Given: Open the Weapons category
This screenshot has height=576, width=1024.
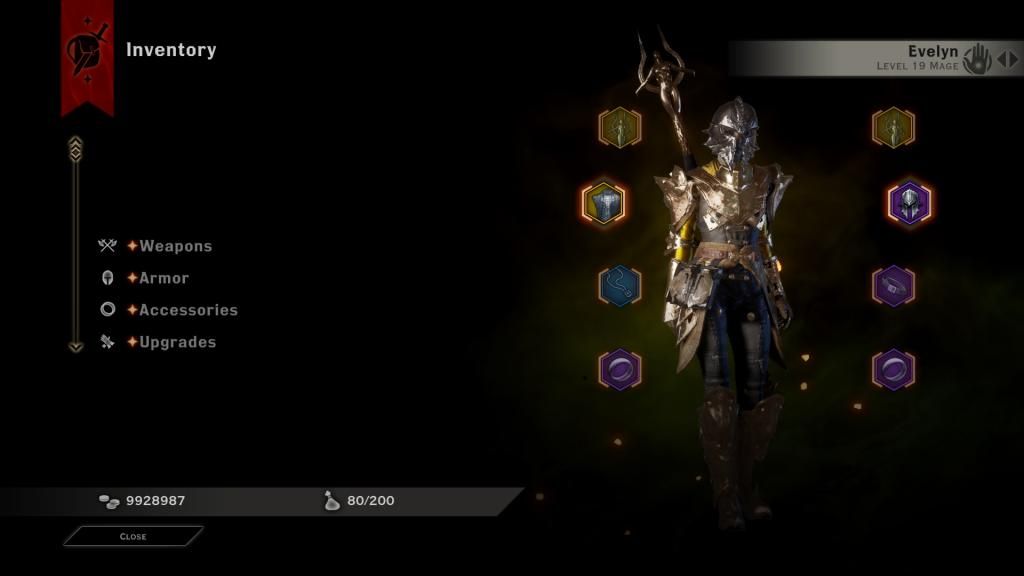Looking at the screenshot, I should [175, 246].
